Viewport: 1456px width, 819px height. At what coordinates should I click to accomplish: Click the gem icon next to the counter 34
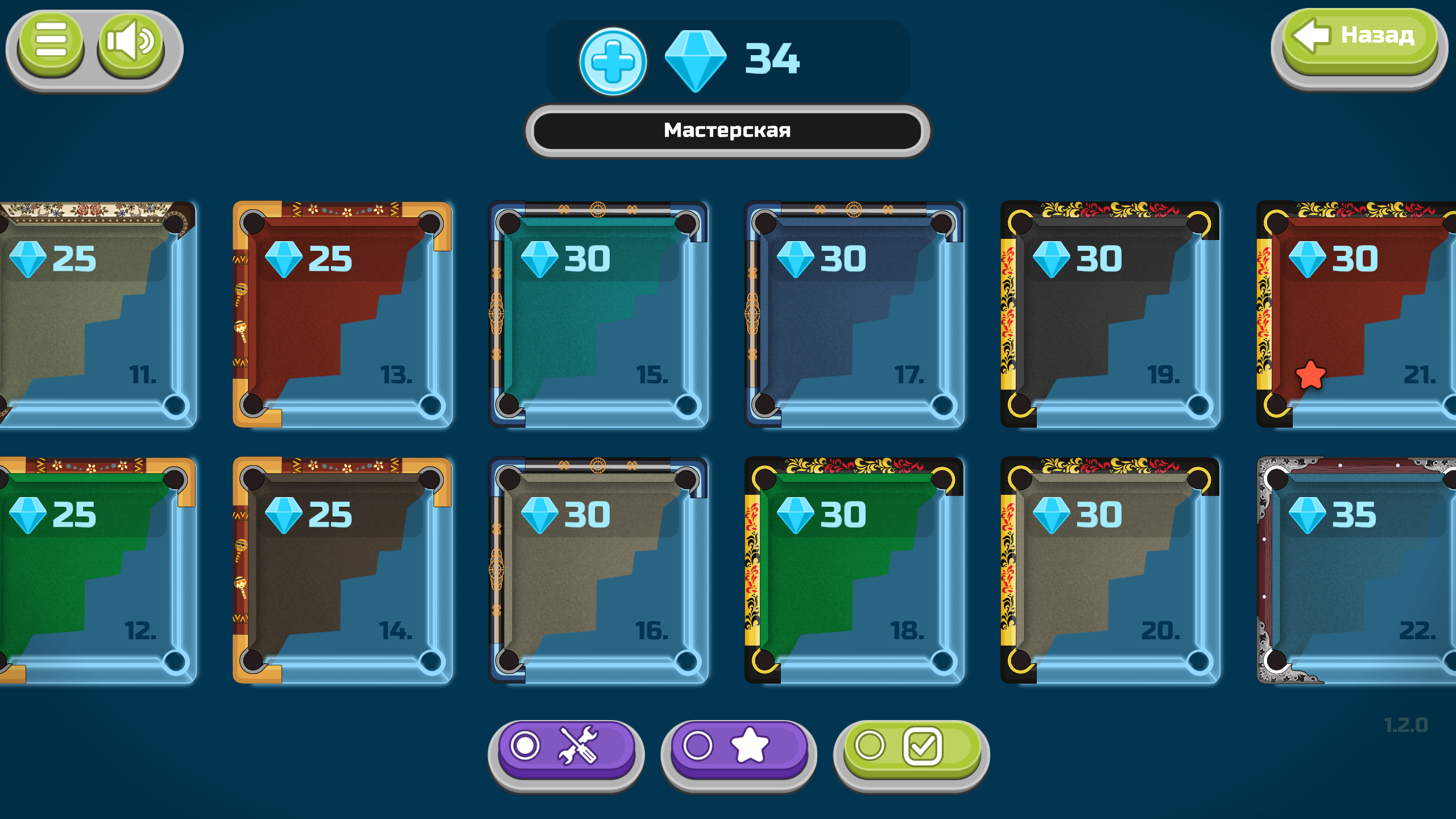click(696, 61)
